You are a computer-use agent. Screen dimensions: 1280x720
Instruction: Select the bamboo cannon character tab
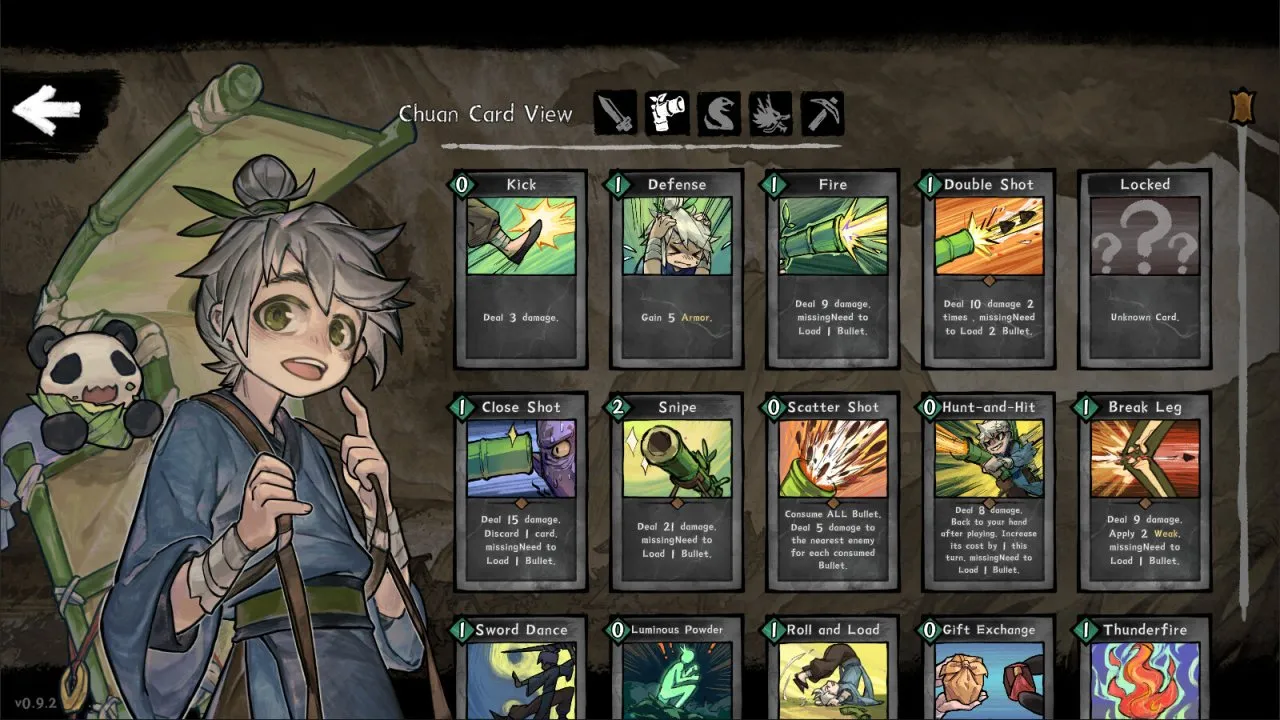(x=667, y=113)
